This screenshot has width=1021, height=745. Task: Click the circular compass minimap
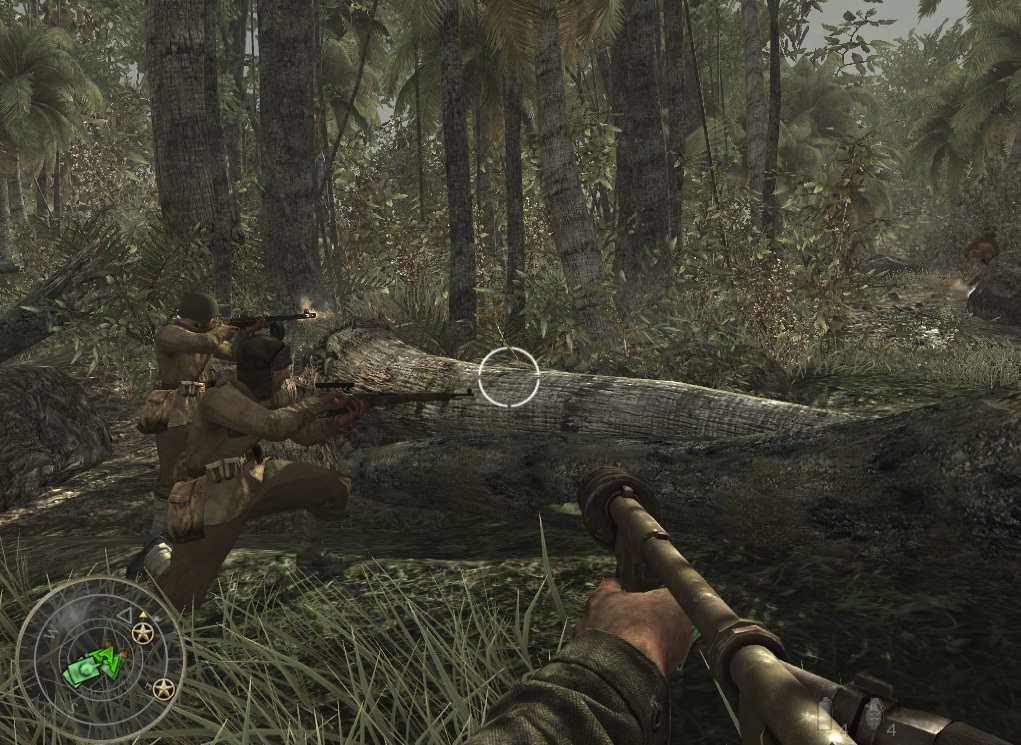click(x=100, y=660)
